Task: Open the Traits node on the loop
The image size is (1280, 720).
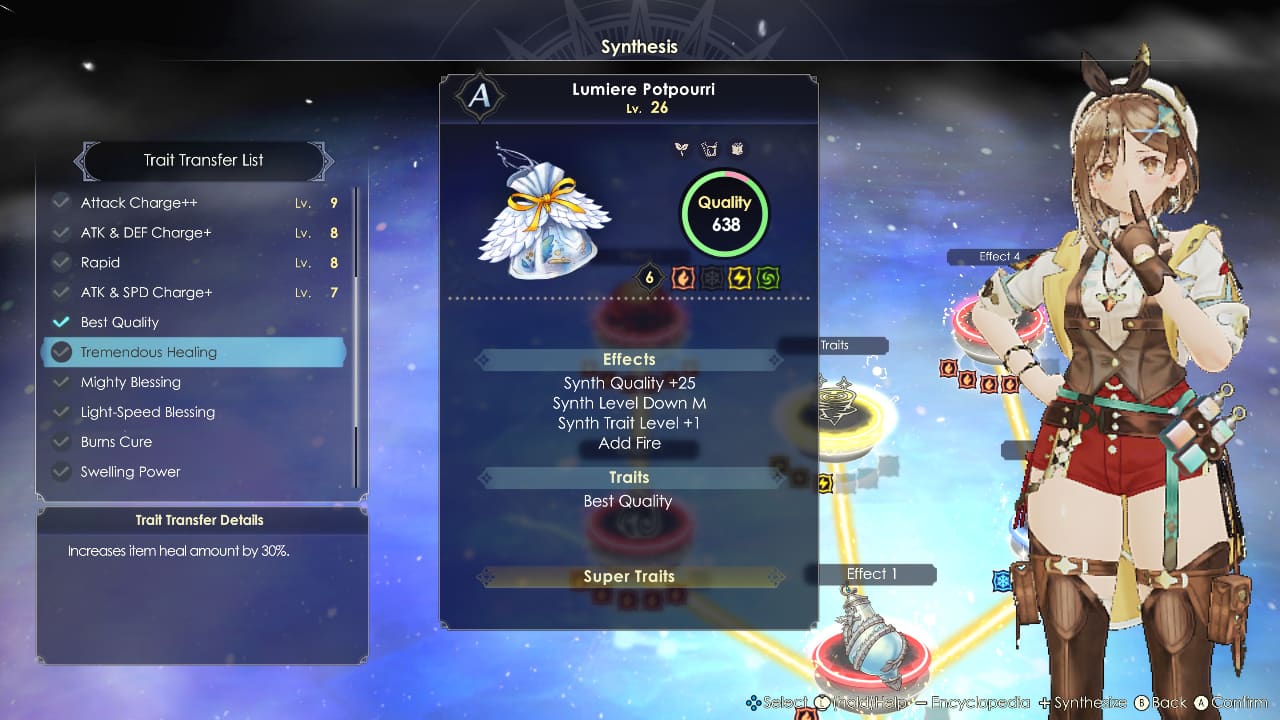Action: tap(837, 345)
